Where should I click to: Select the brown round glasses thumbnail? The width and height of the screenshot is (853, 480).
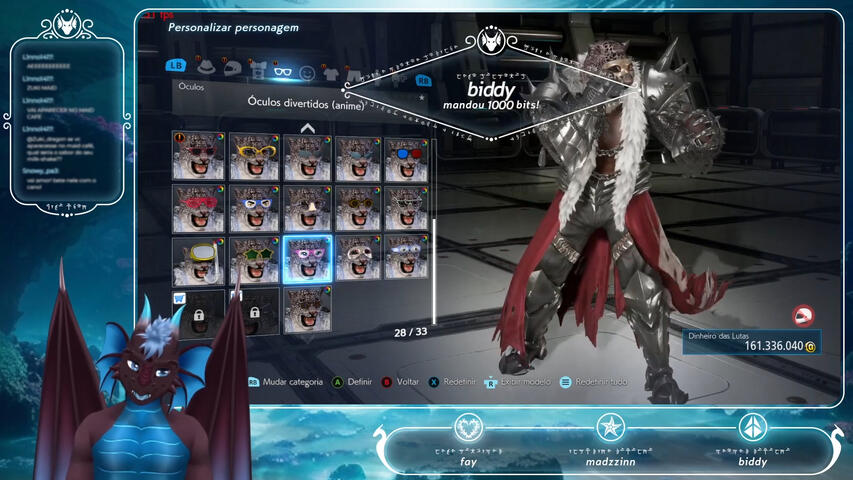tap(358, 208)
